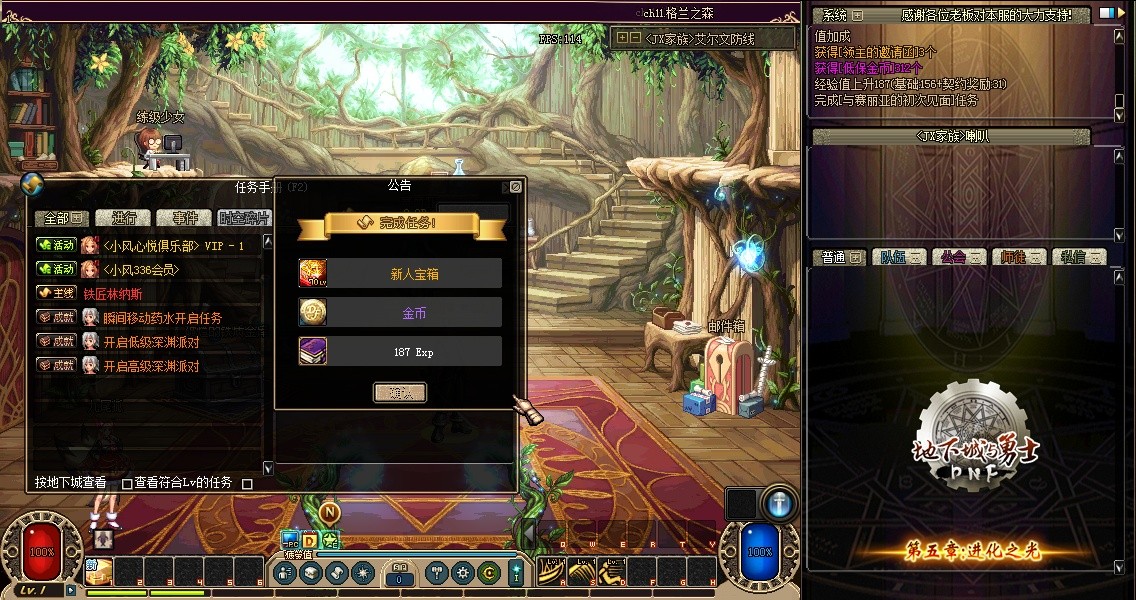Select the 师徒 chat tab
The image size is (1136, 600).
click(x=1018, y=257)
